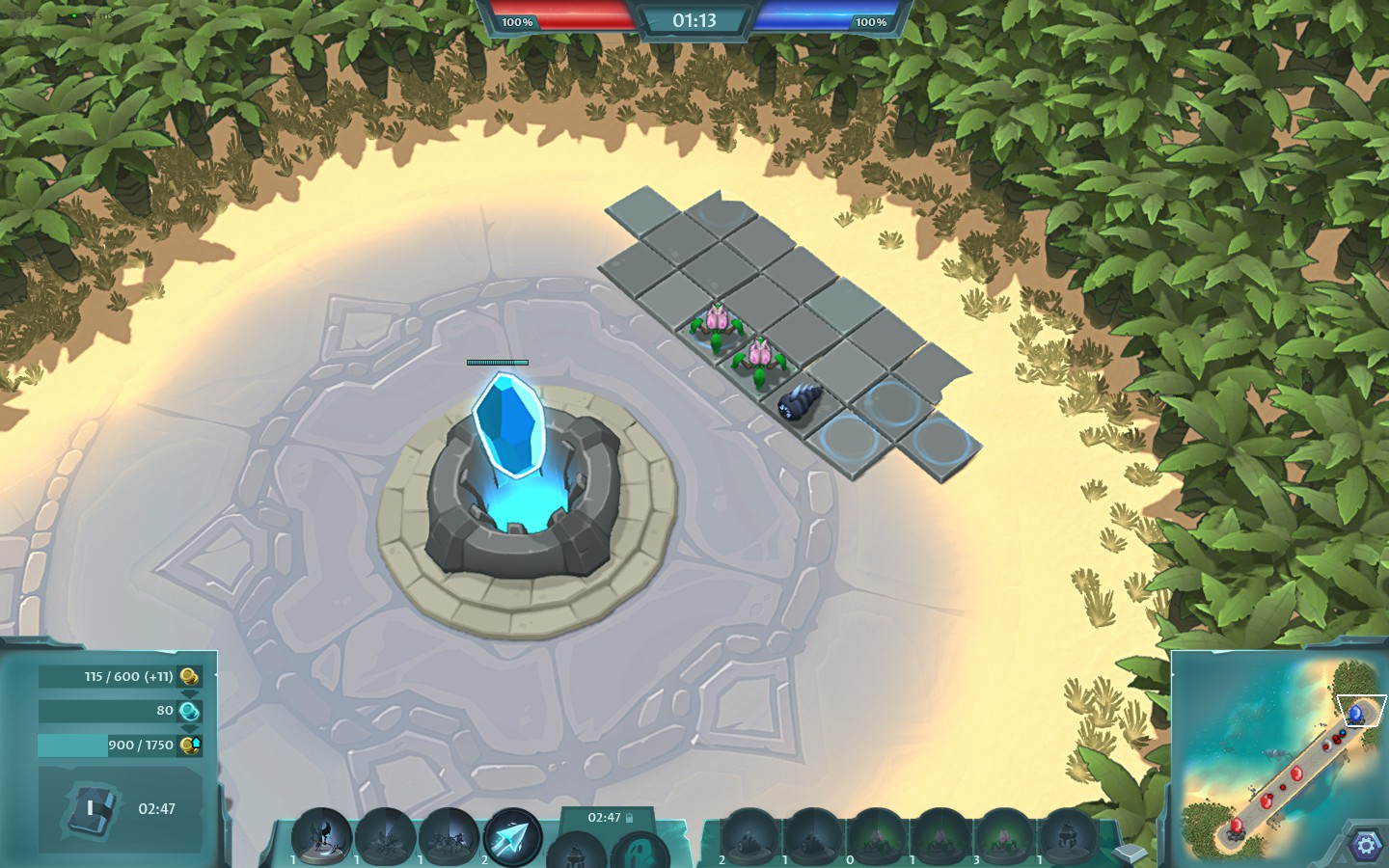This screenshot has width=1389, height=868.
Task: Select the locked ghost ability icon
Action: coord(638,851)
